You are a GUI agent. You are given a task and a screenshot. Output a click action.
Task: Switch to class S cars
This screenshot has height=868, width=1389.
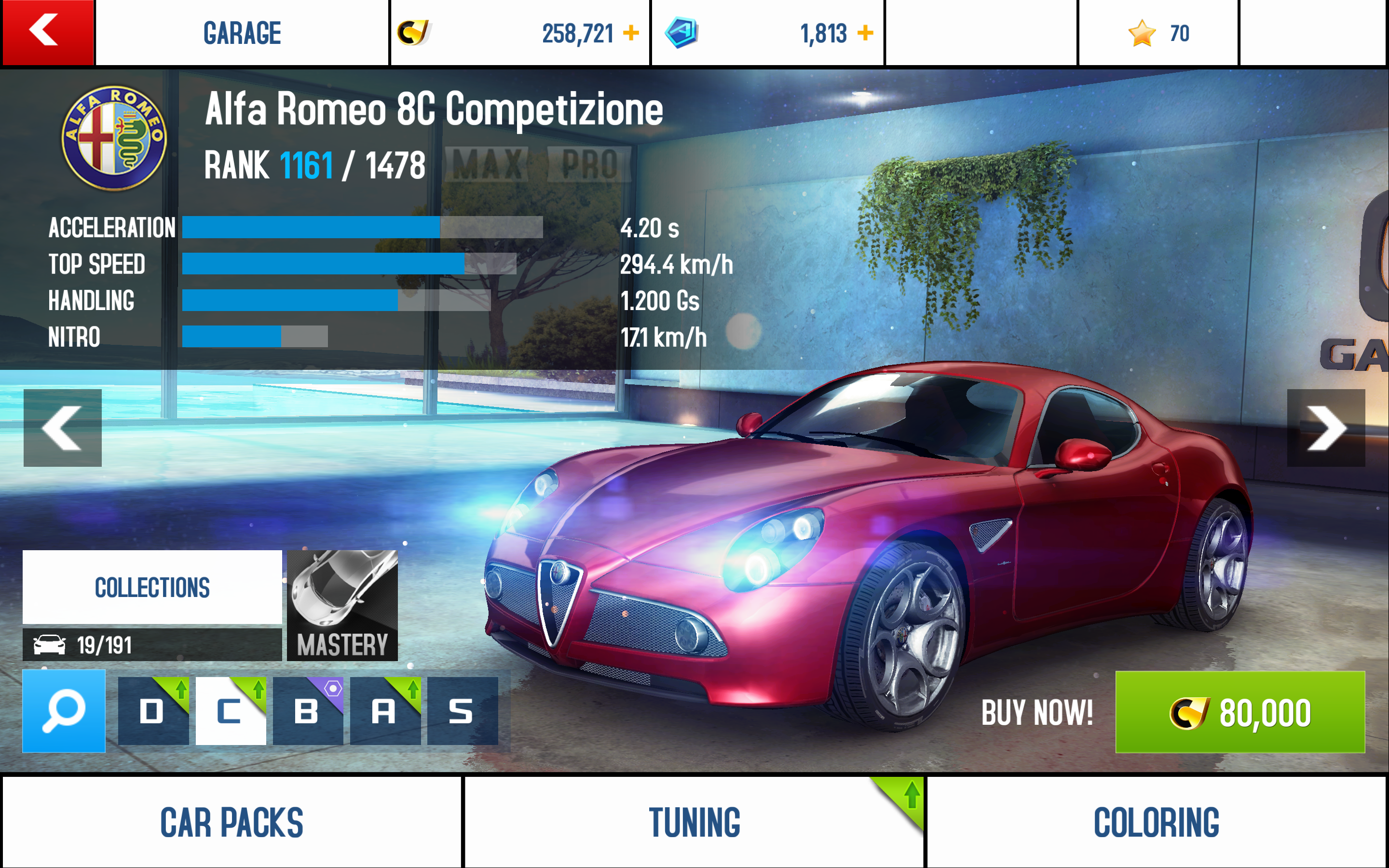(462, 711)
